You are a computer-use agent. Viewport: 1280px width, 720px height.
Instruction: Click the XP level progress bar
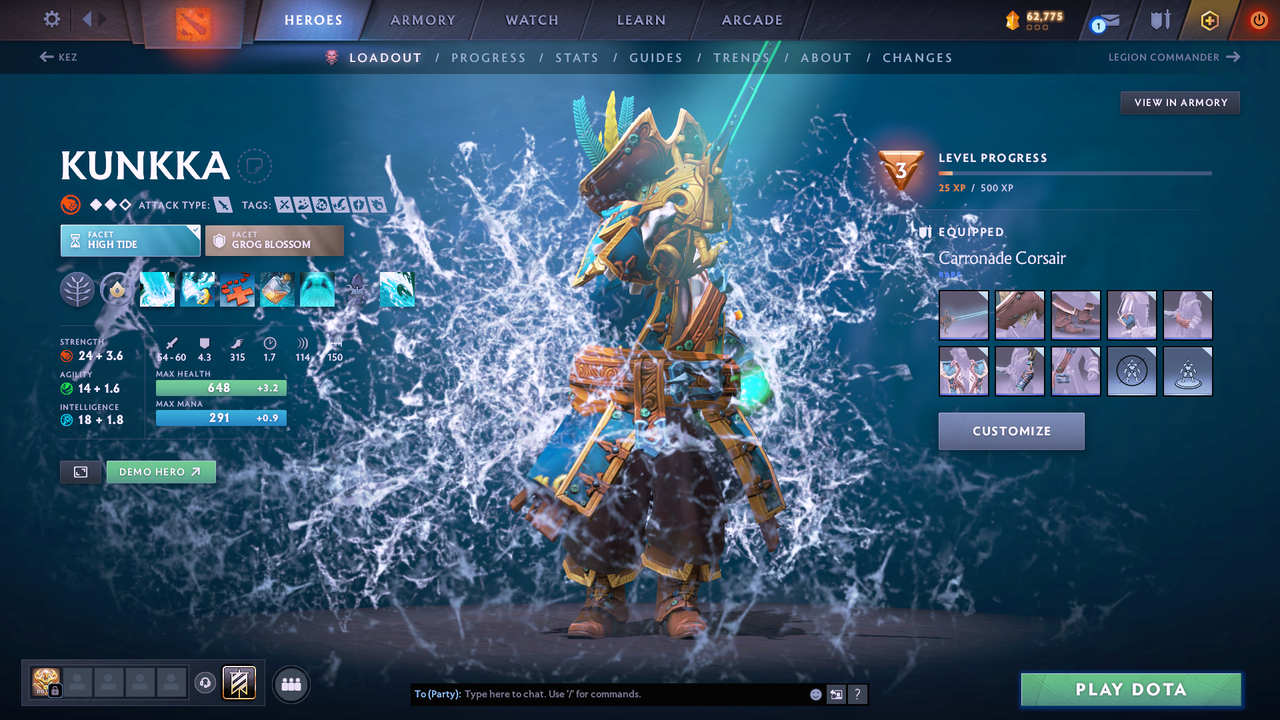point(1075,172)
